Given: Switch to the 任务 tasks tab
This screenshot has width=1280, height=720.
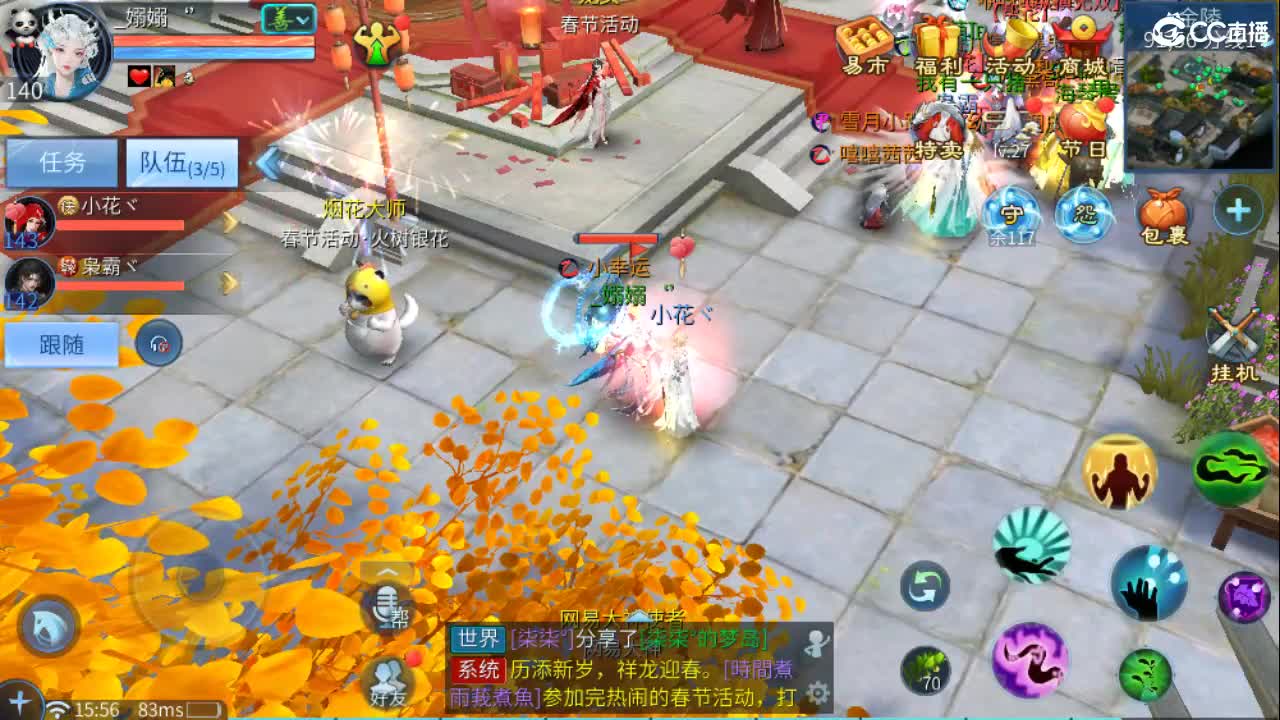Looking at the screenshot, I should [x=62, y=160].
